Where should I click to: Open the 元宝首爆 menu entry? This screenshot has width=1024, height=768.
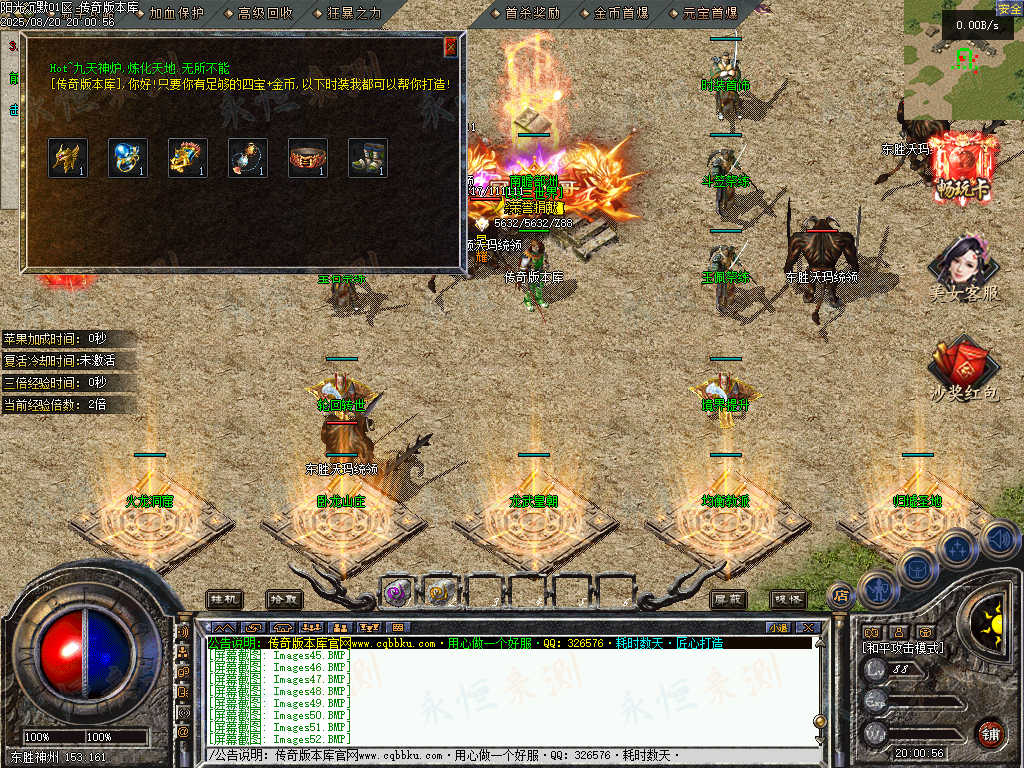click(710, 13)
